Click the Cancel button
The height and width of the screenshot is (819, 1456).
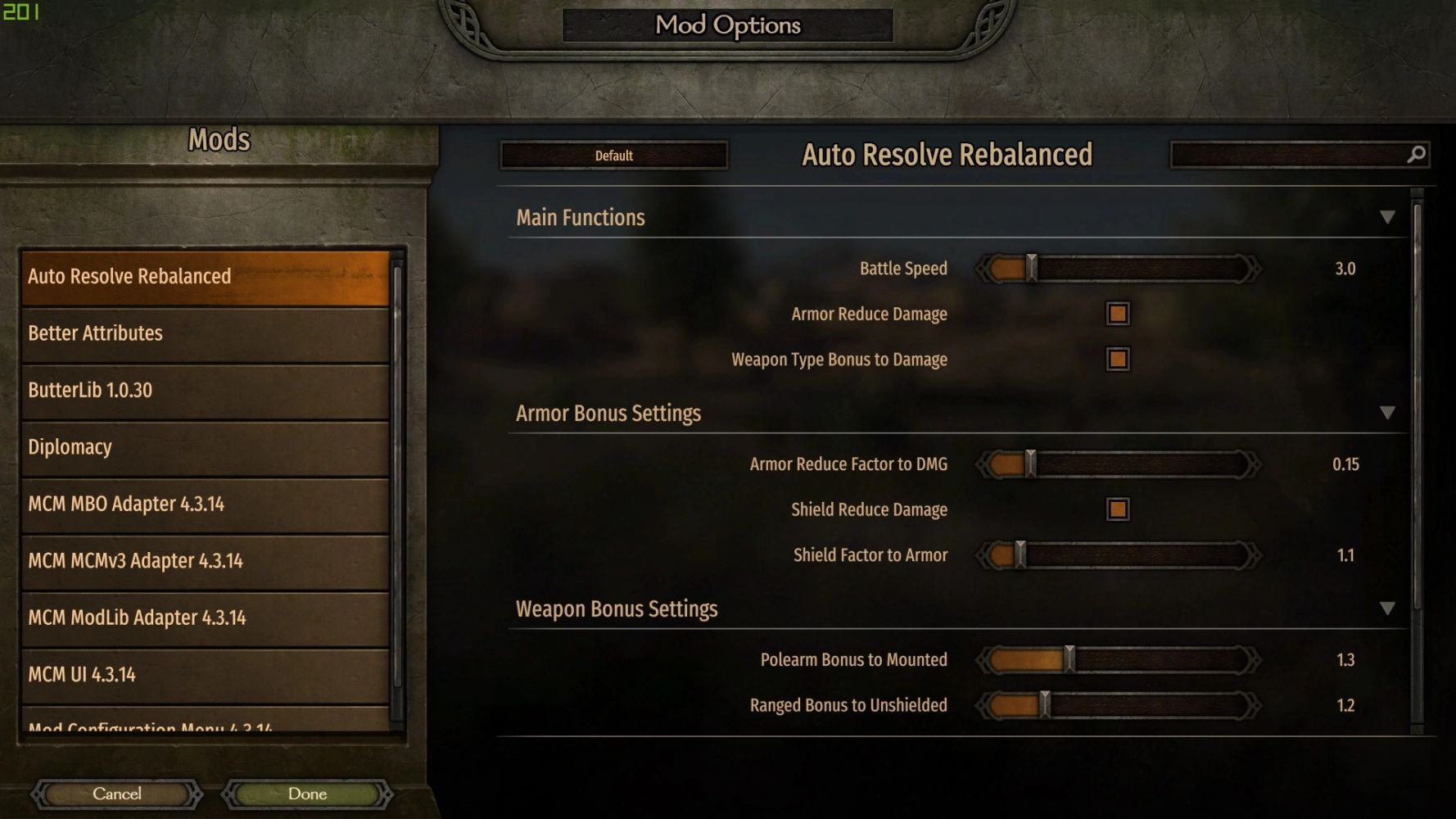tap(117, 794)
